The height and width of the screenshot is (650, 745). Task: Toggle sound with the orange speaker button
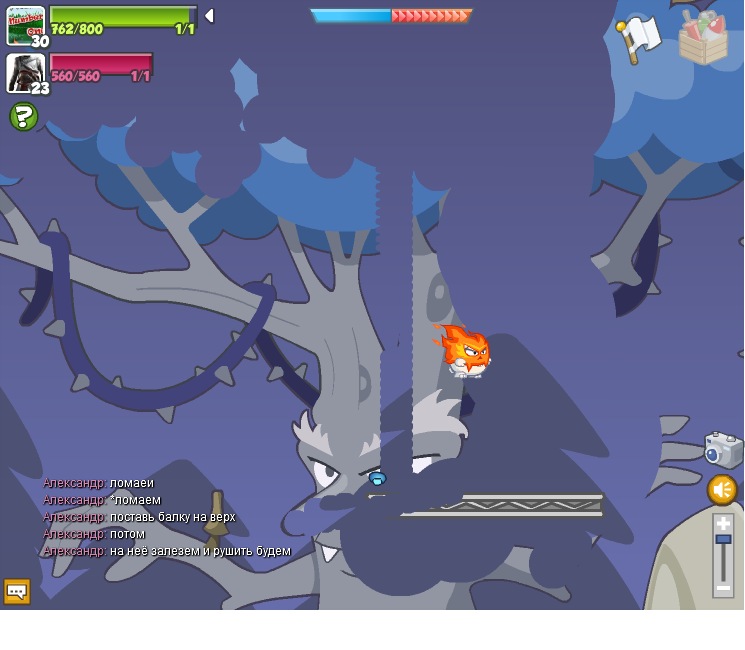(722, 490)
